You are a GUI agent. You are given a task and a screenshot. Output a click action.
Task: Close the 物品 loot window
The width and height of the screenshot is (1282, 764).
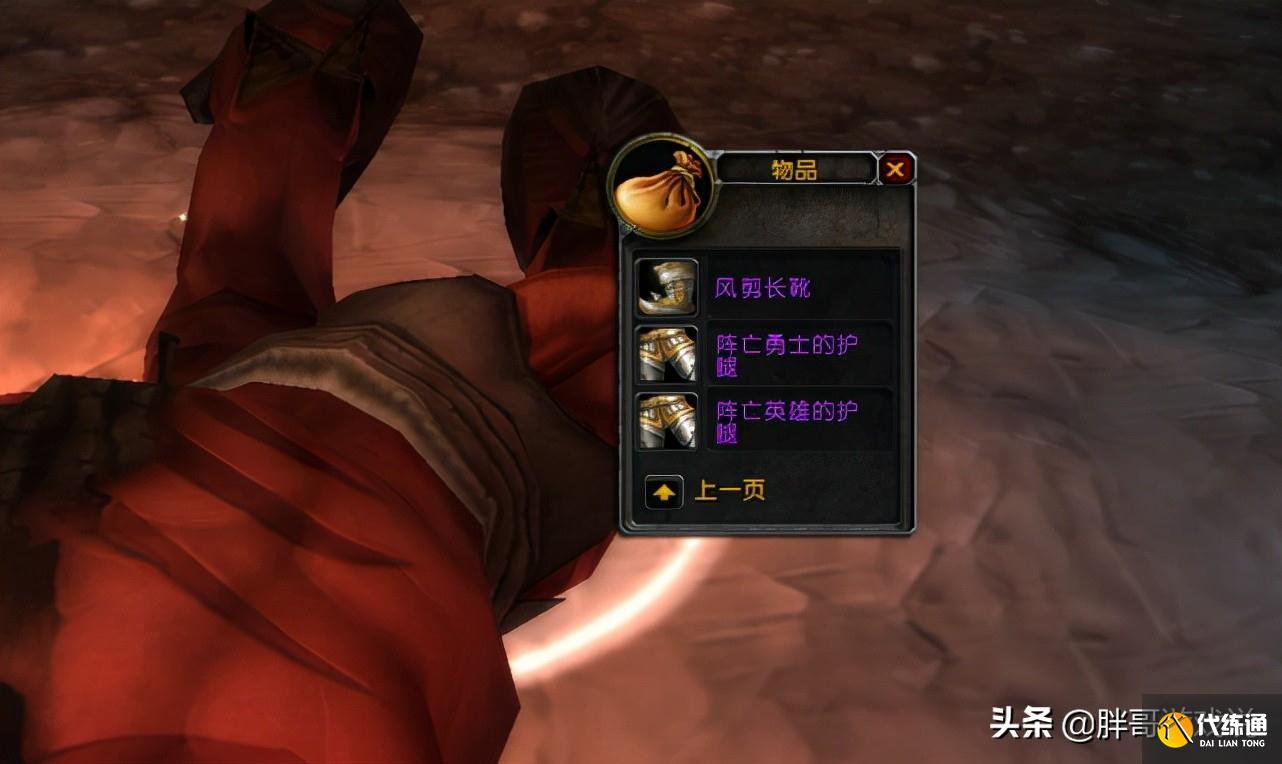click(x=895, y=170)
